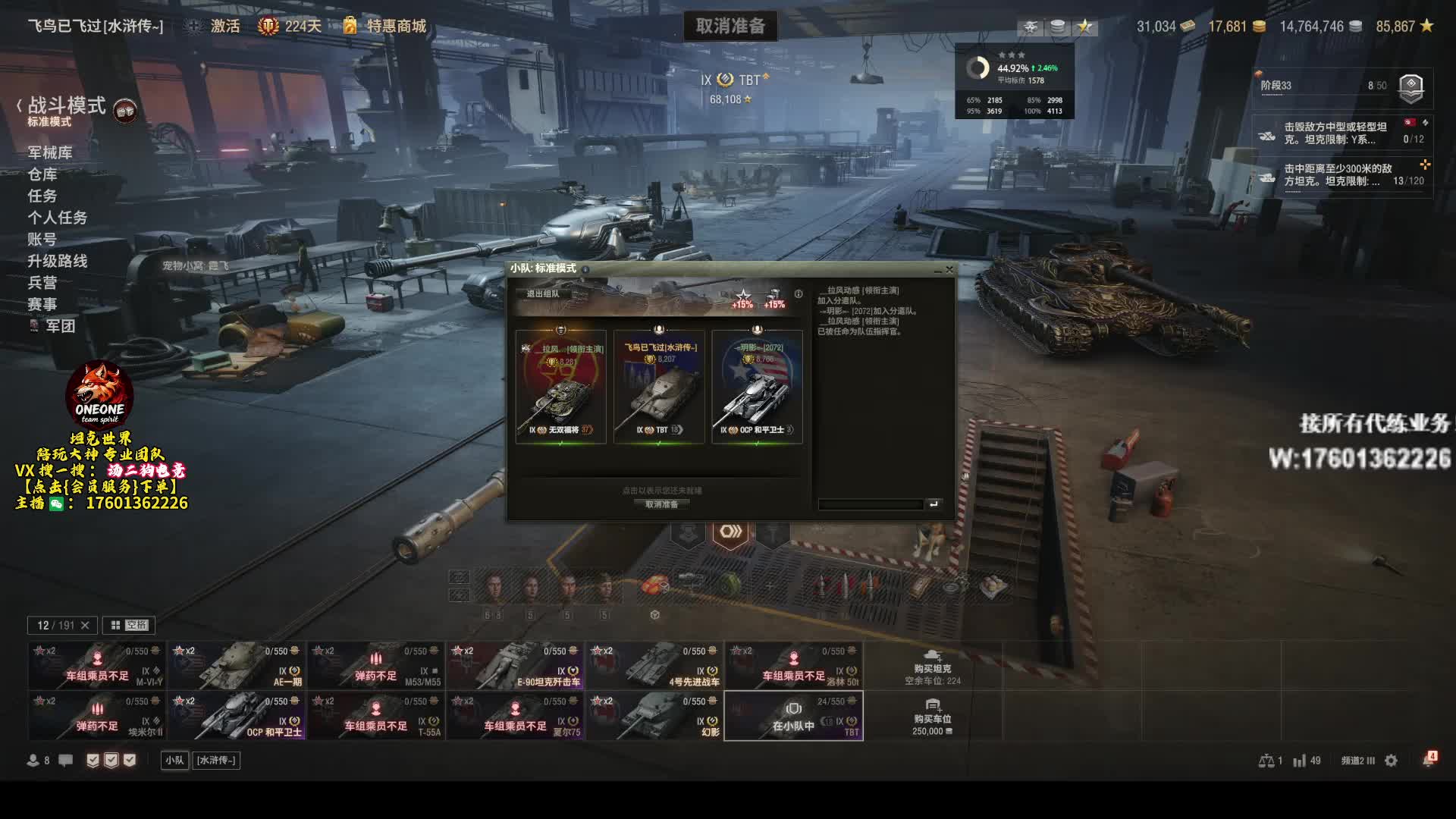Open the 个人任务 menu entry
The image size is (1456, 819).
(x=58, y=218)
